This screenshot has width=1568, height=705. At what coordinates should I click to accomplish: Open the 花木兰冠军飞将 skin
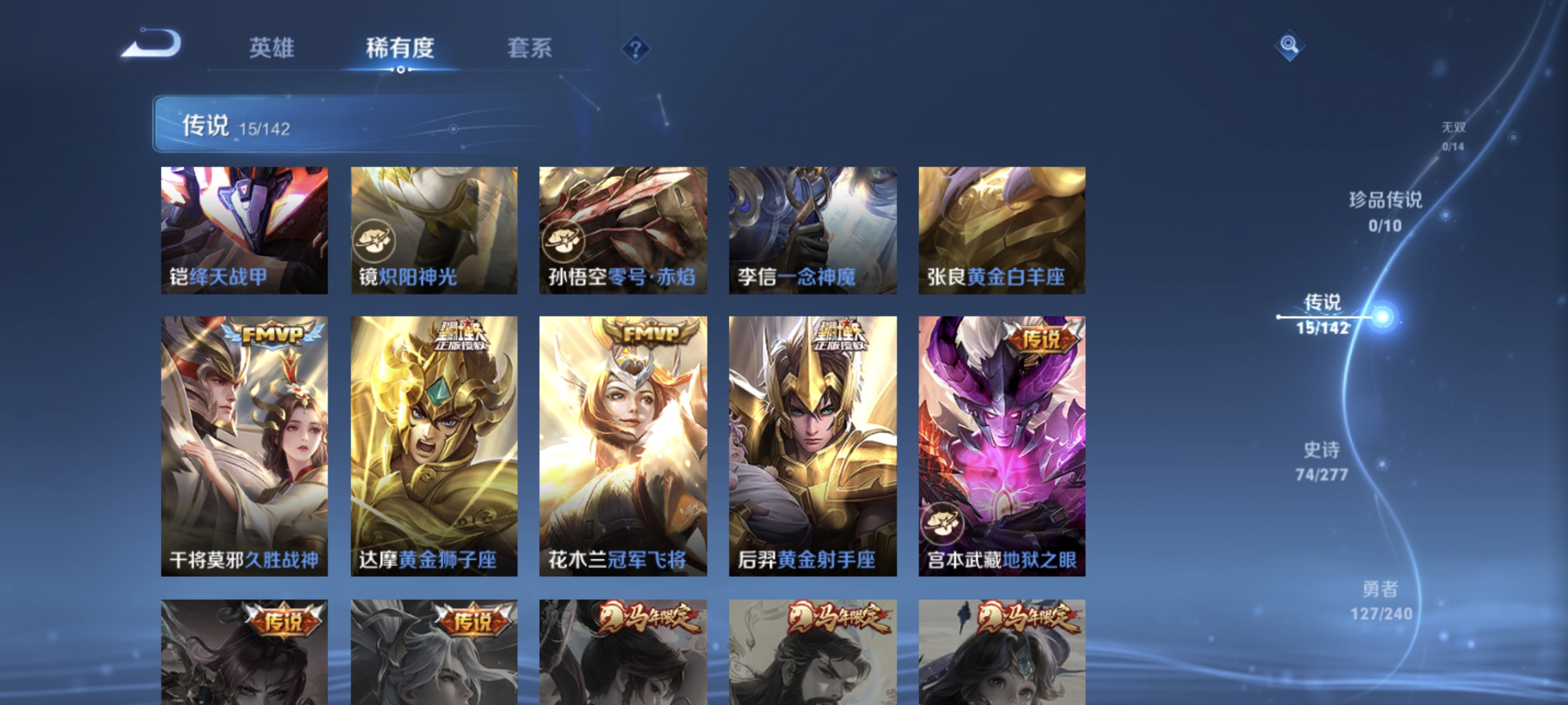click(622, 444)
